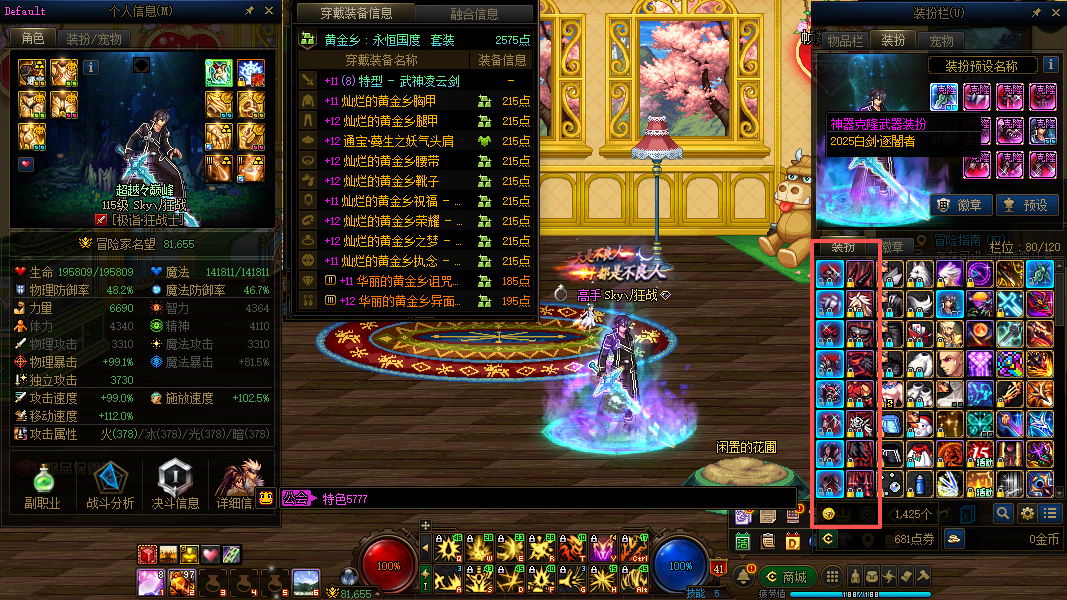The image size is (1067, 600).
Task: Show 详细信息 detailed character info
Action: (x=238, y=485)
